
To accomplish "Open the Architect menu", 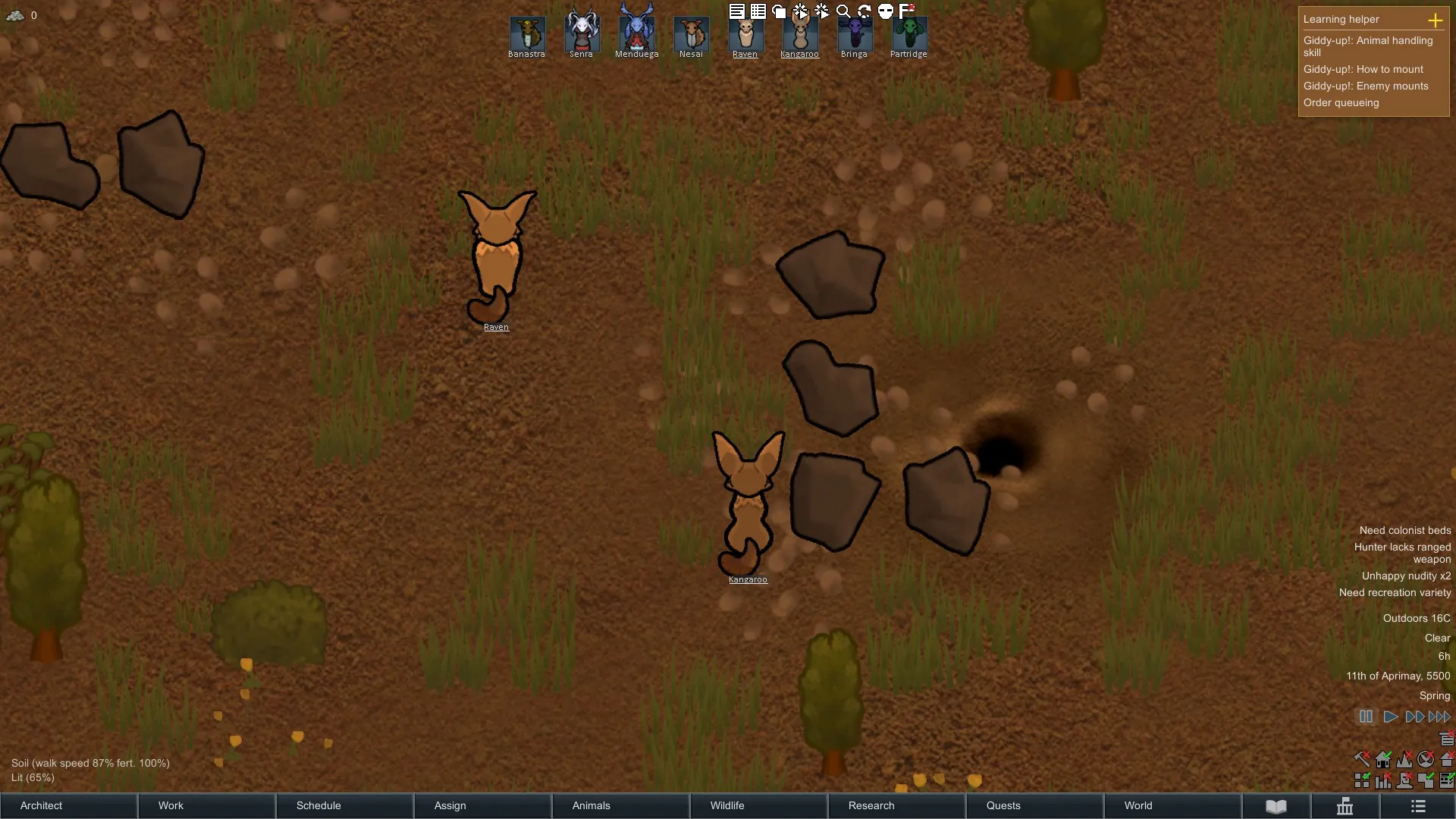I will 68,805.
